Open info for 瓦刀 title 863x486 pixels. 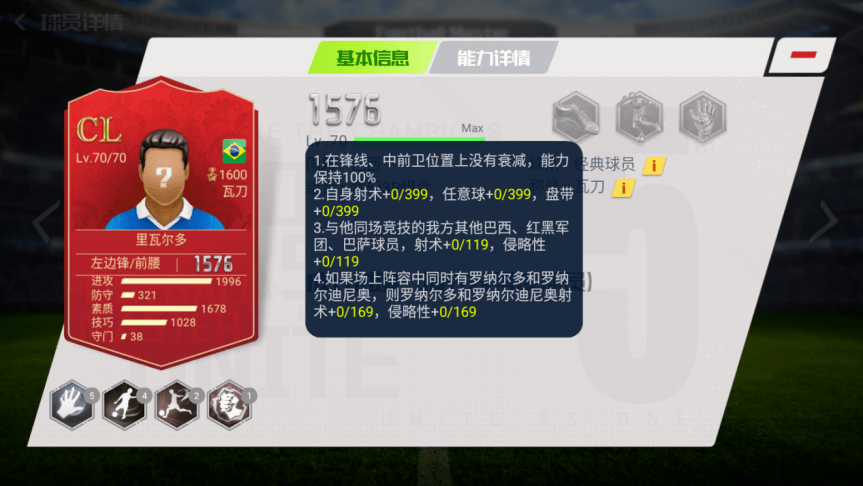[625, 187]
